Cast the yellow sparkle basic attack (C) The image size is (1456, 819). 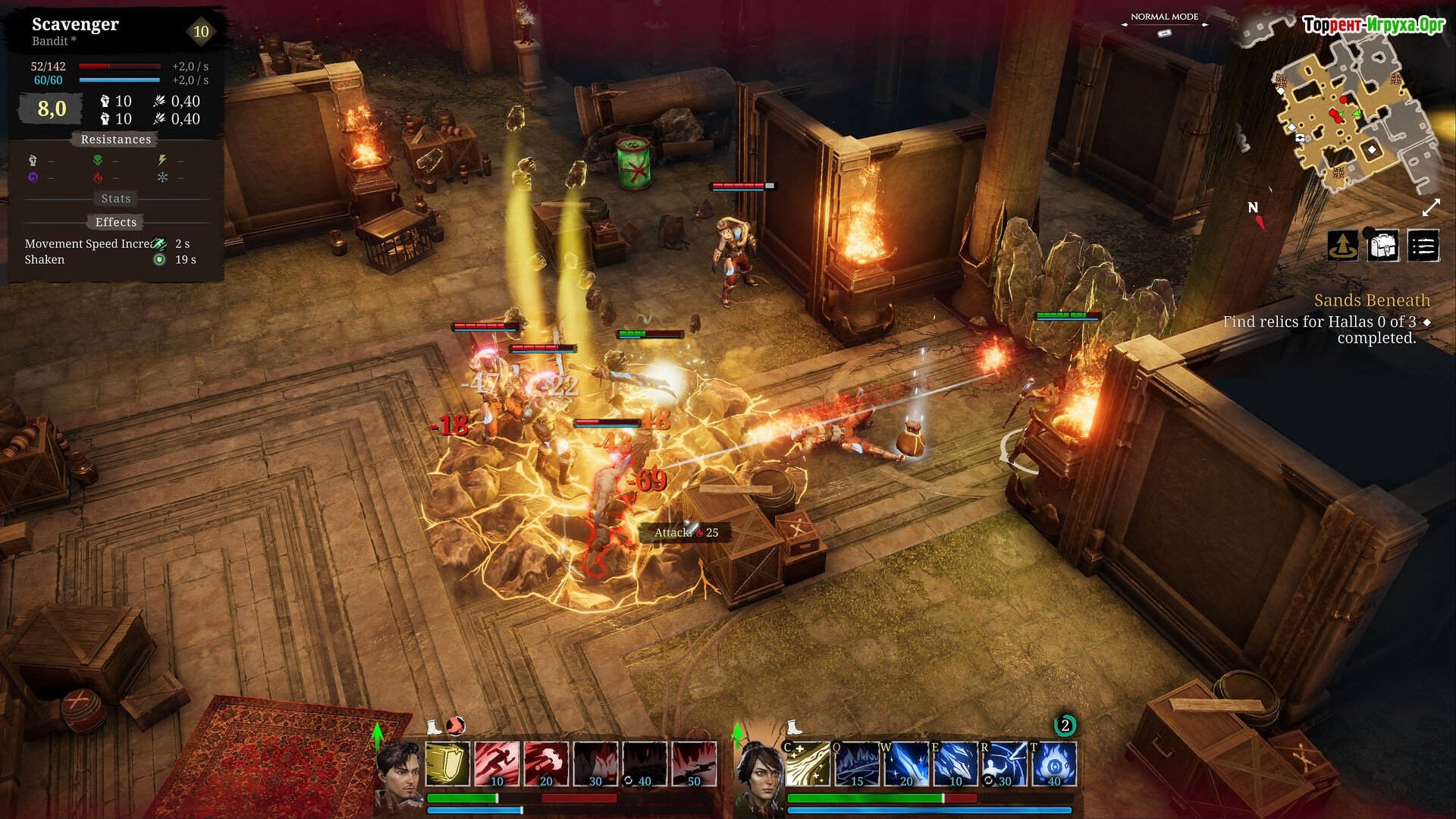[x=807, y=764]
